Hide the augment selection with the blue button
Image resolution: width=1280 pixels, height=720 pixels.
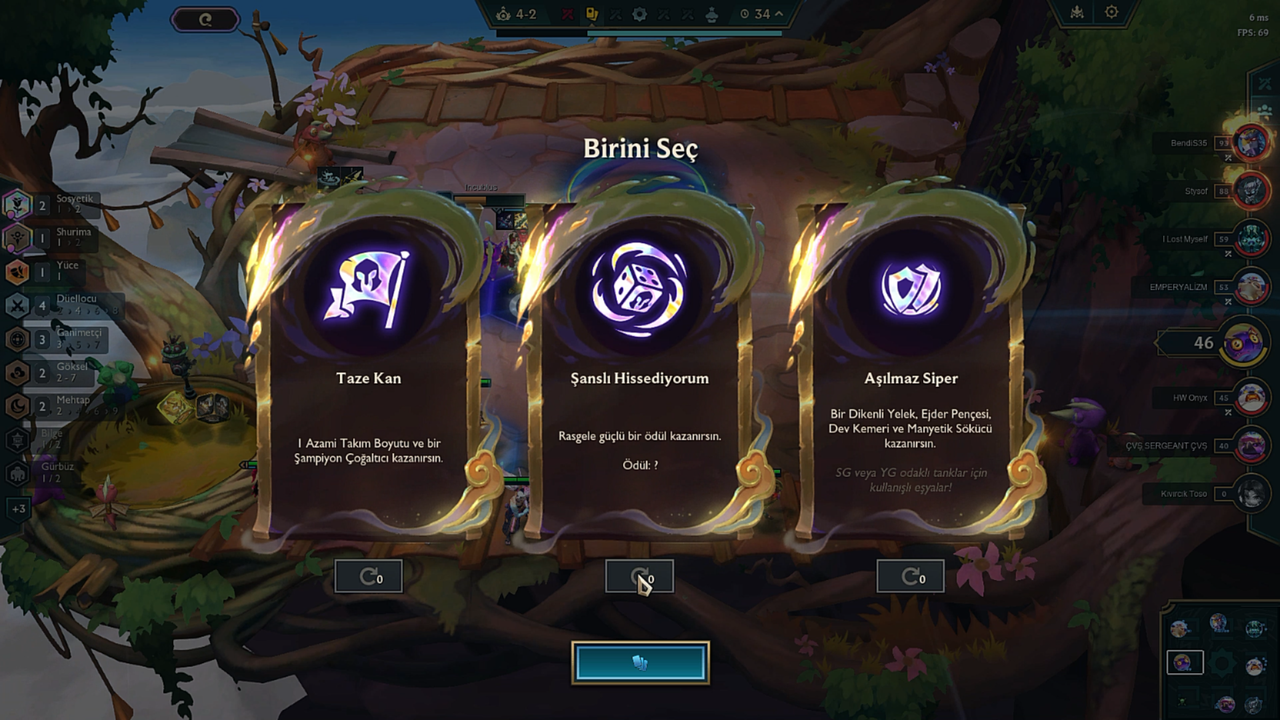point(640,662)
